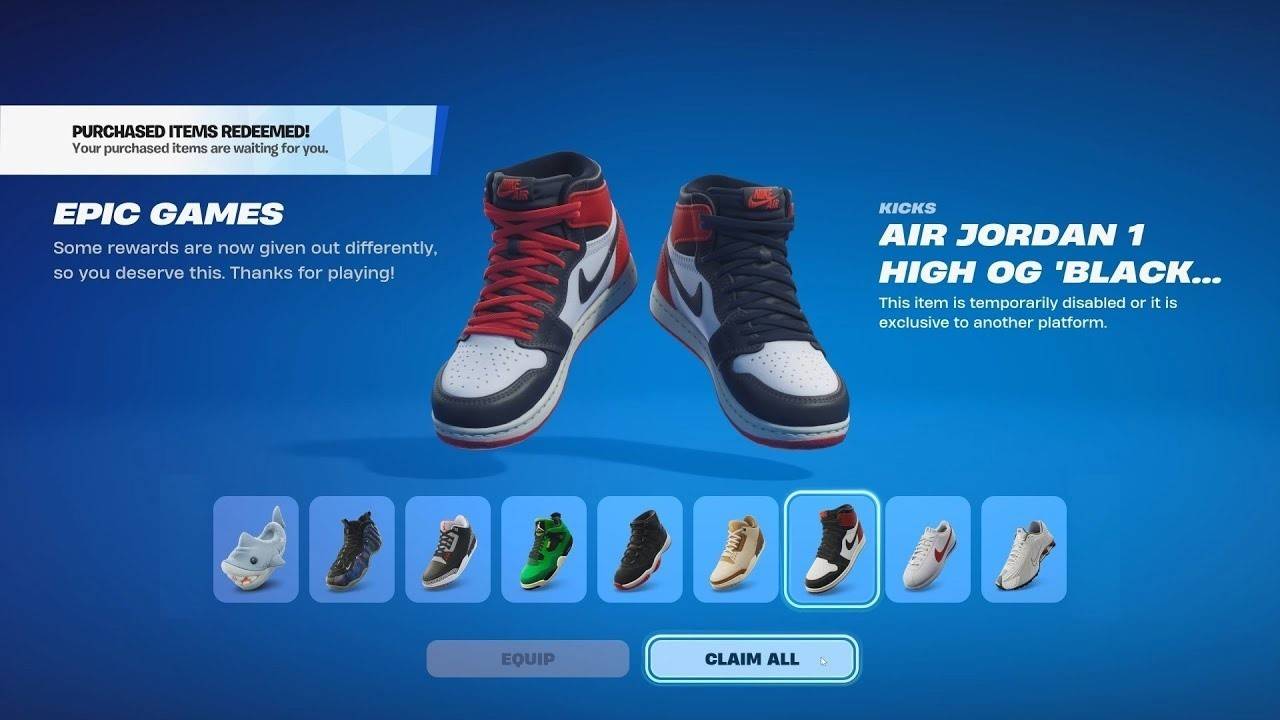Pick the green Jordan sneakers
This screenshot has width=1280, height=720.
545,550
